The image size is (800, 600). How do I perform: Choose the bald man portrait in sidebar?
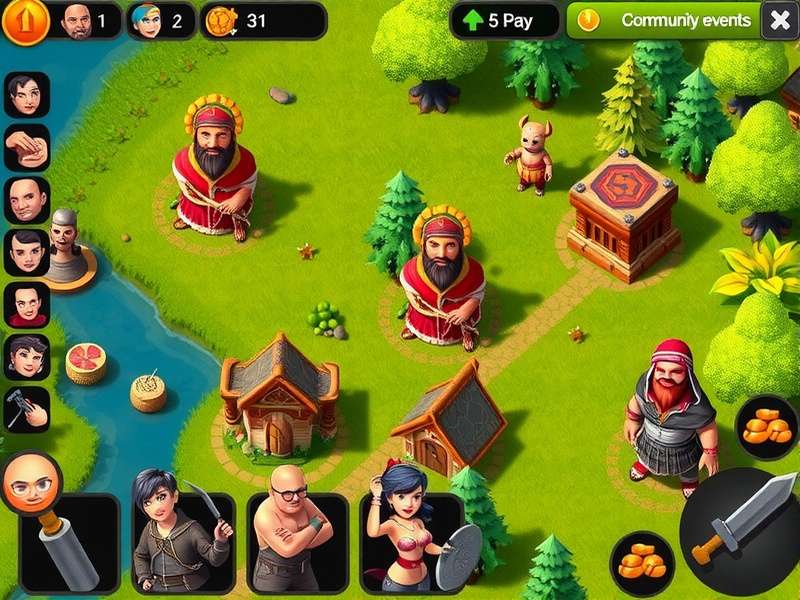pos(27,200)
